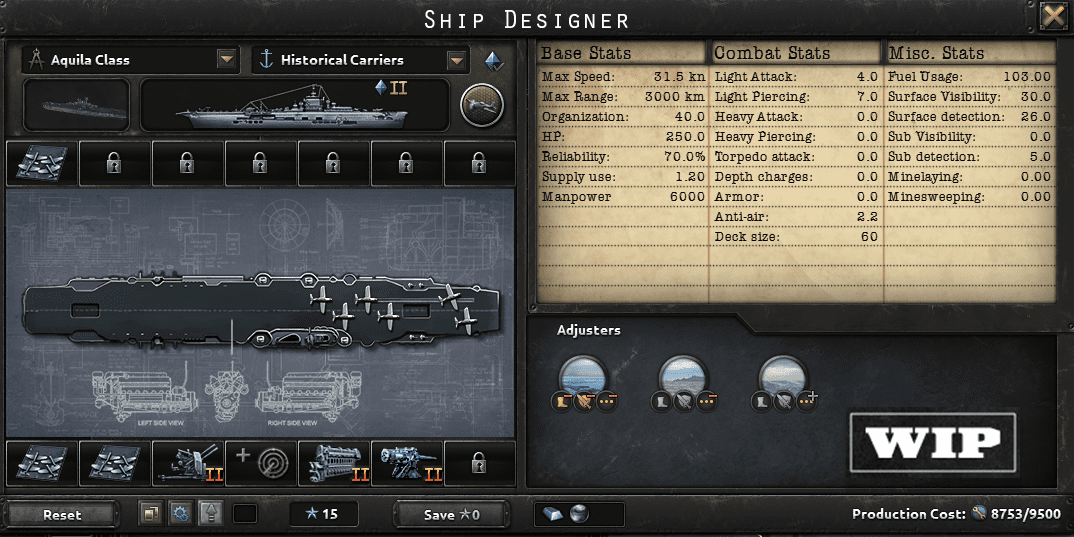The image size is (1074, 537).
Task: Close the Ship Designer window
Action: point(1052,15)
